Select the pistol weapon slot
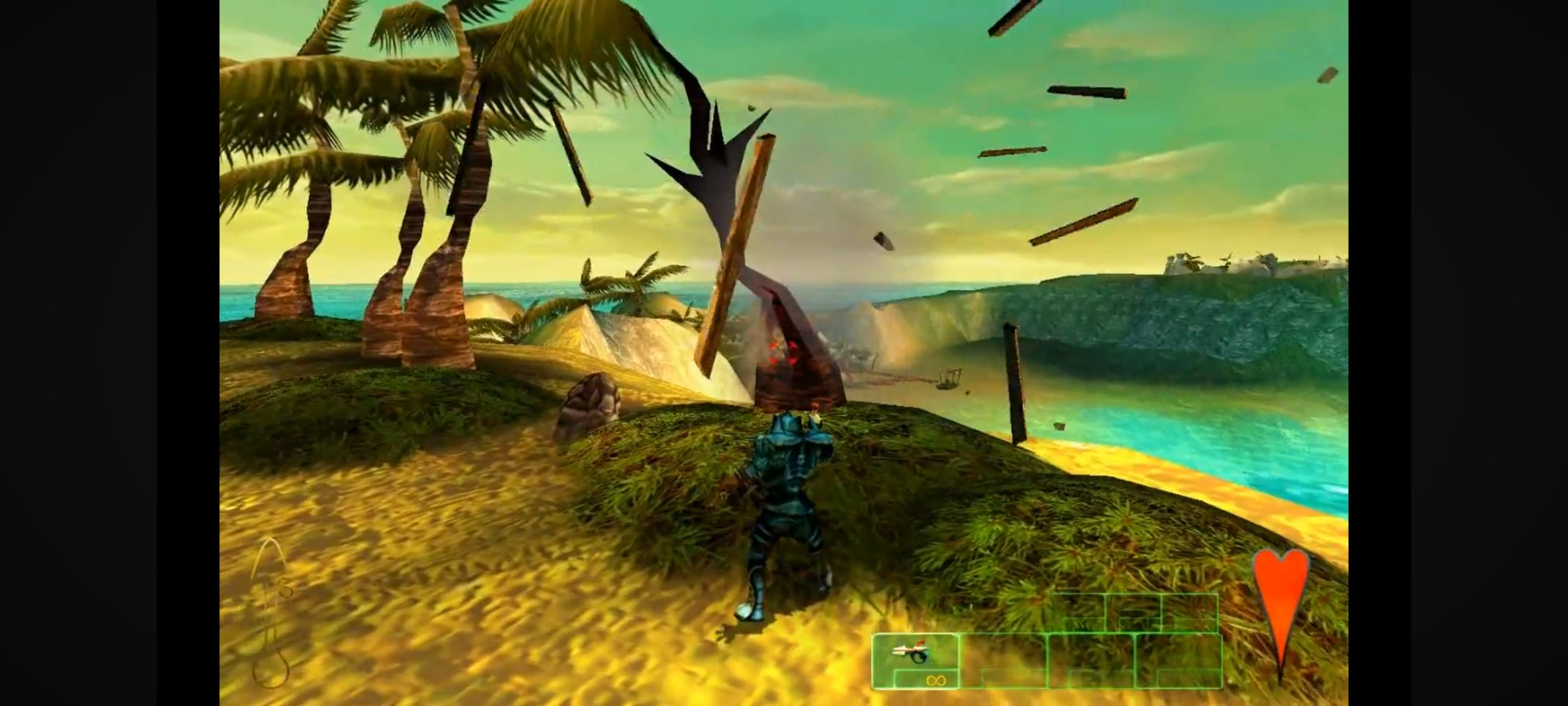 tap(915, 659)
